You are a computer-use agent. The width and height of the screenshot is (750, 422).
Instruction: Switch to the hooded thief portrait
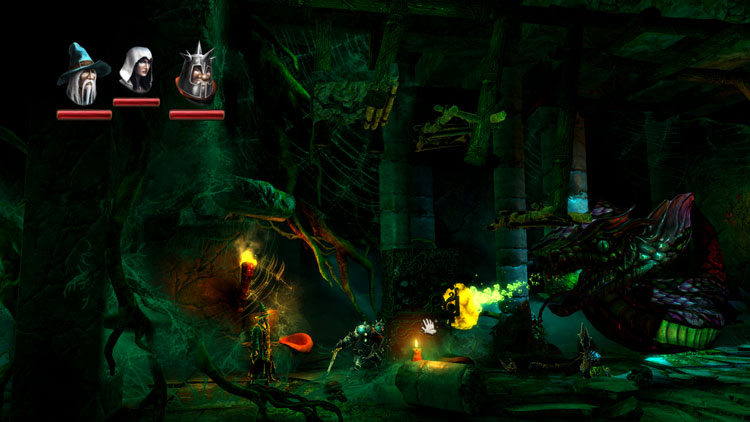135,70
